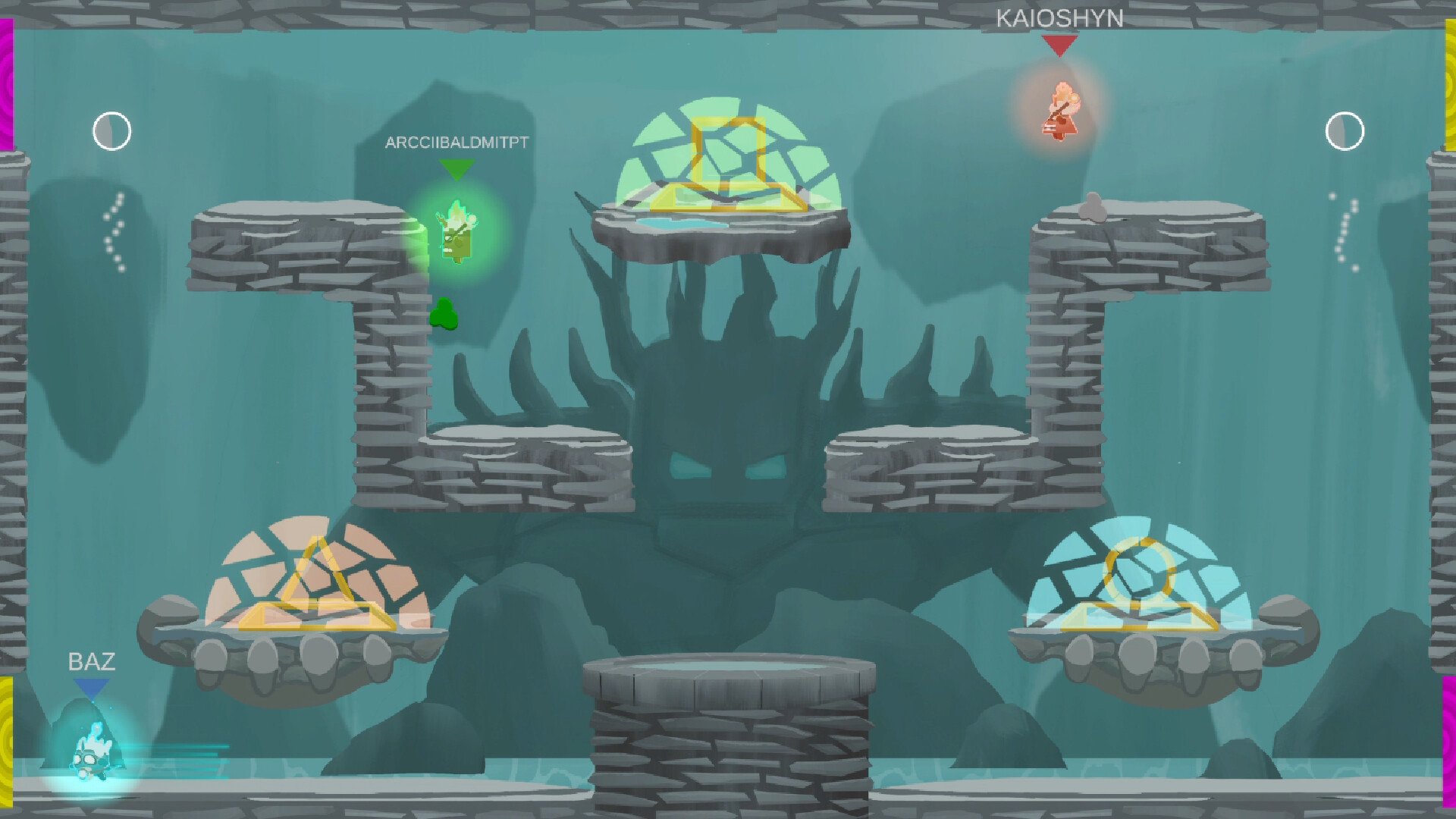The image size is (1456, 819).
Task: Click the ARCCIIBALDMITPT name label
Action: tap(456, 141)
